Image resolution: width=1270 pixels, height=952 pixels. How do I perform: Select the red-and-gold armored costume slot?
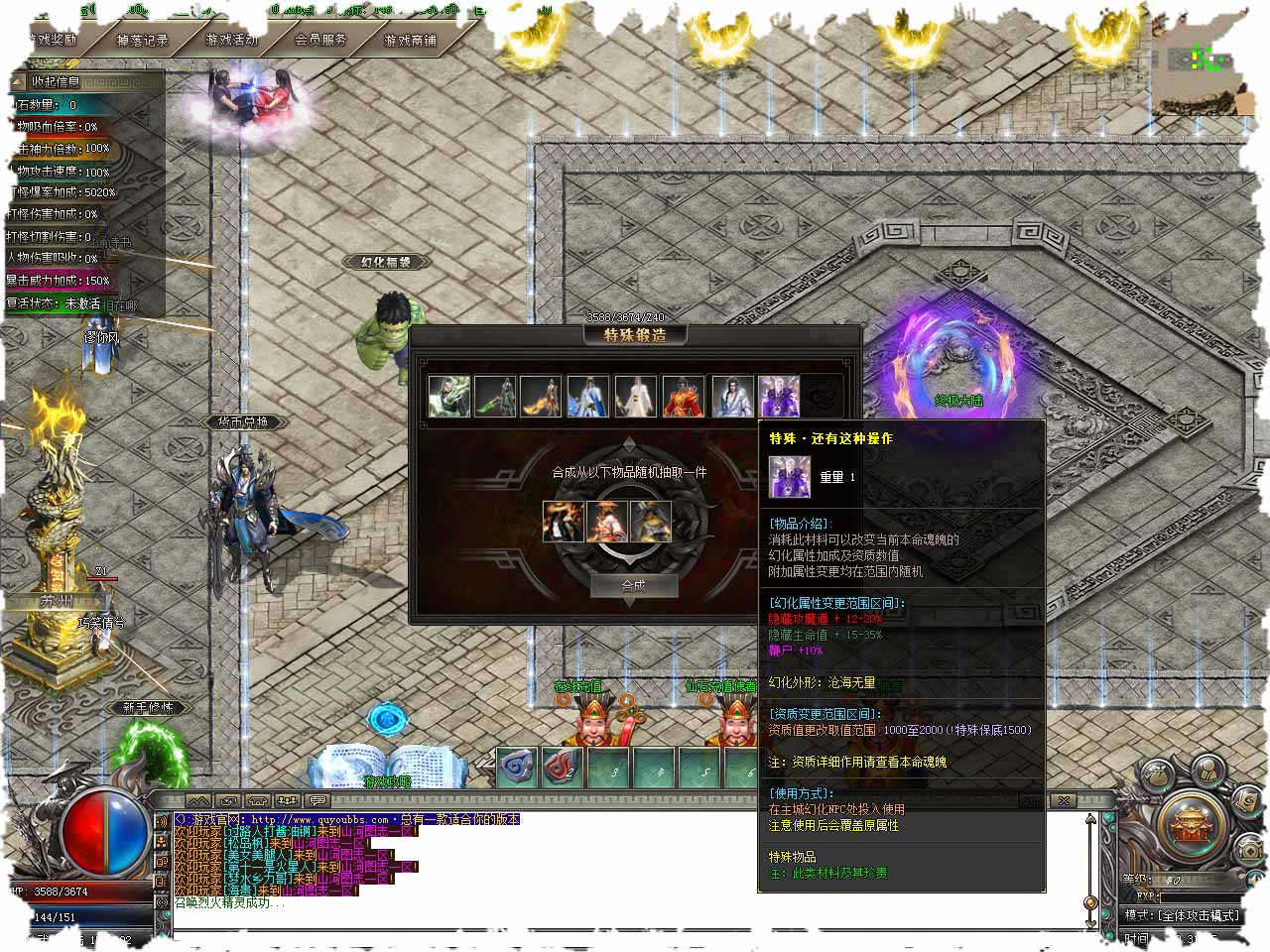point(683,396)
